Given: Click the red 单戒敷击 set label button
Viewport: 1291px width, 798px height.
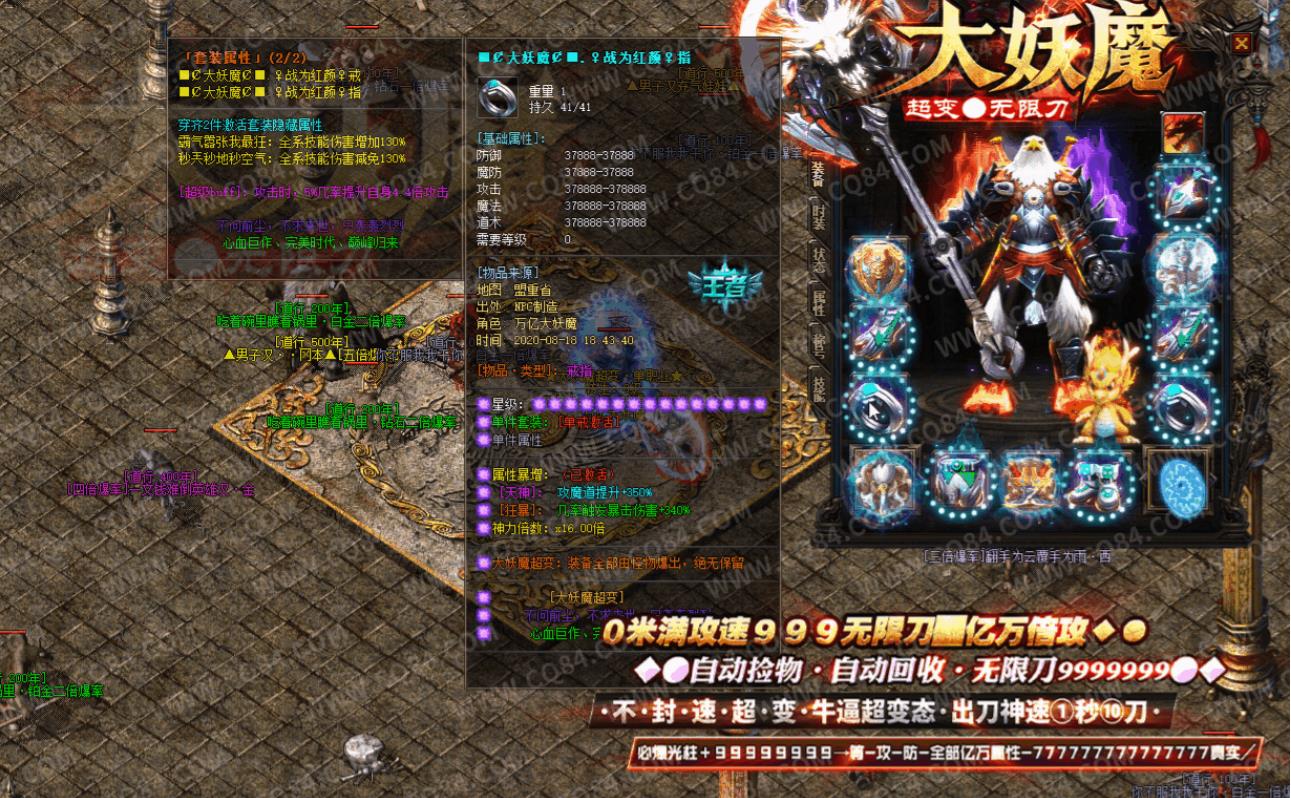Looking at the screenshot, I should [589, 423].
